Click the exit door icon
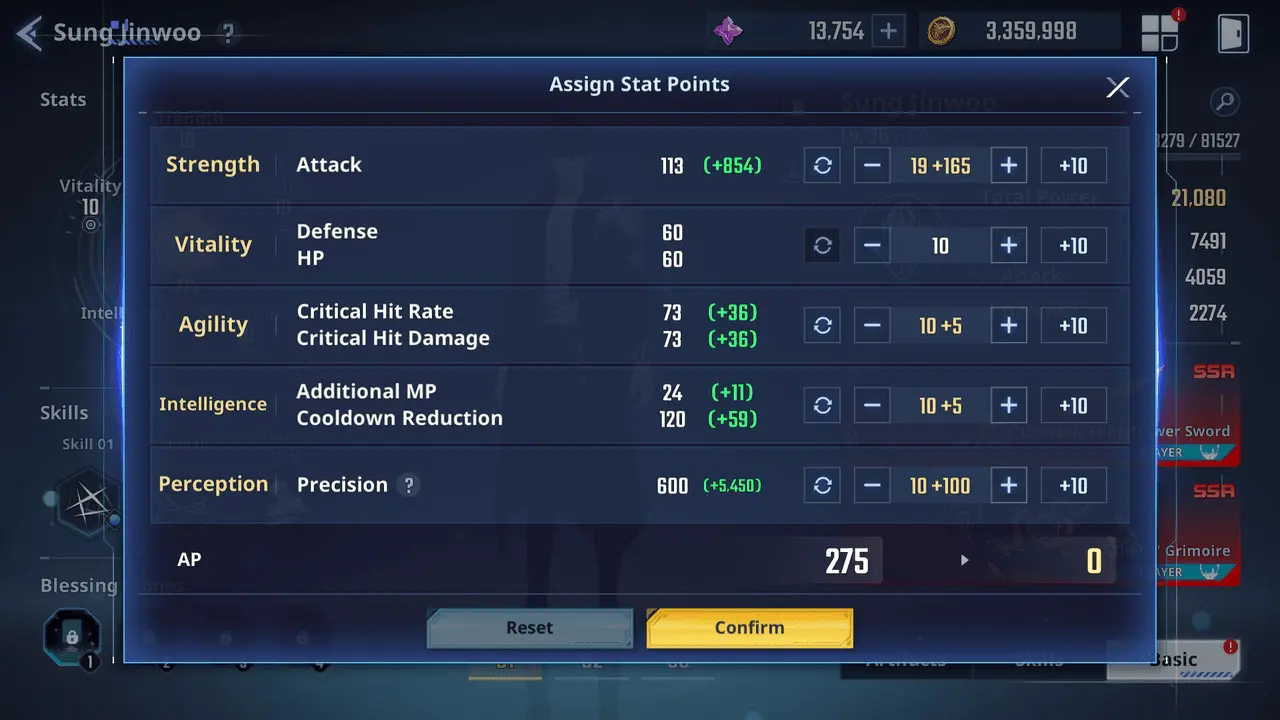This screenshot has width=1280, height=720. pyautogui.click(x=1233, y=33)
